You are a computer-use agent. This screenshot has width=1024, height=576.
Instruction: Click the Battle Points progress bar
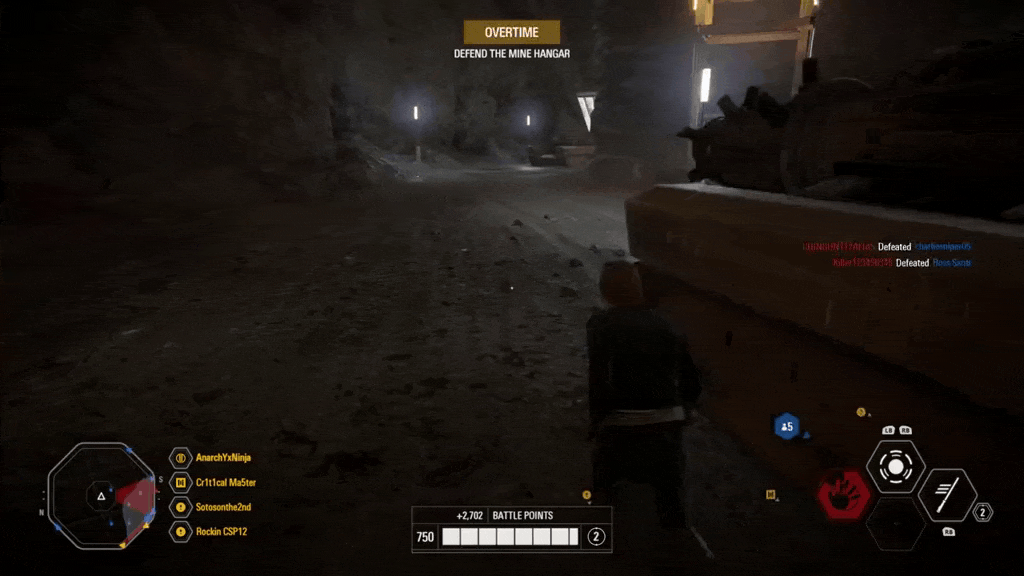(x=510, y=537)
